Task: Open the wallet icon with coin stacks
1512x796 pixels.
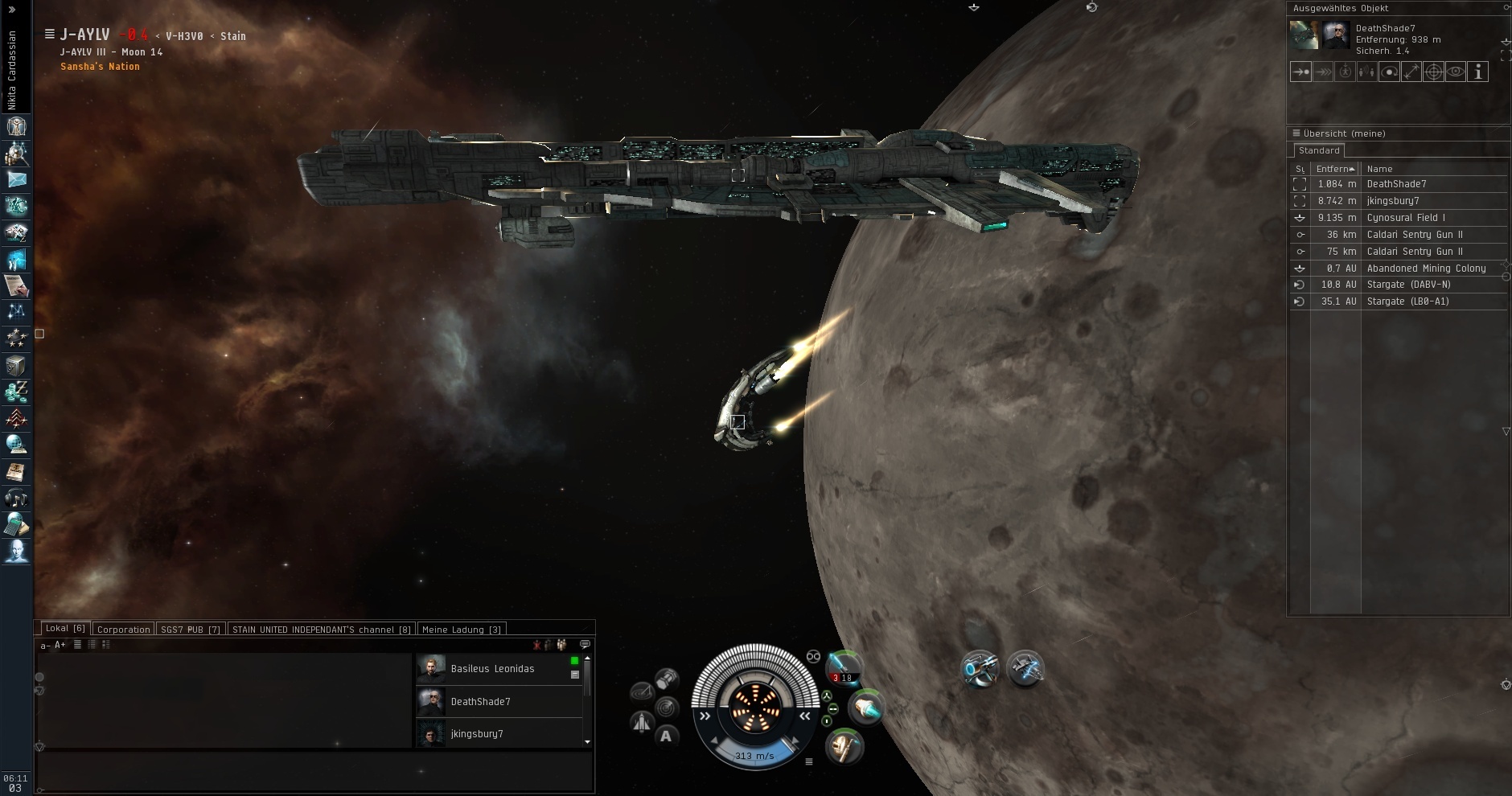Action: 16,393
